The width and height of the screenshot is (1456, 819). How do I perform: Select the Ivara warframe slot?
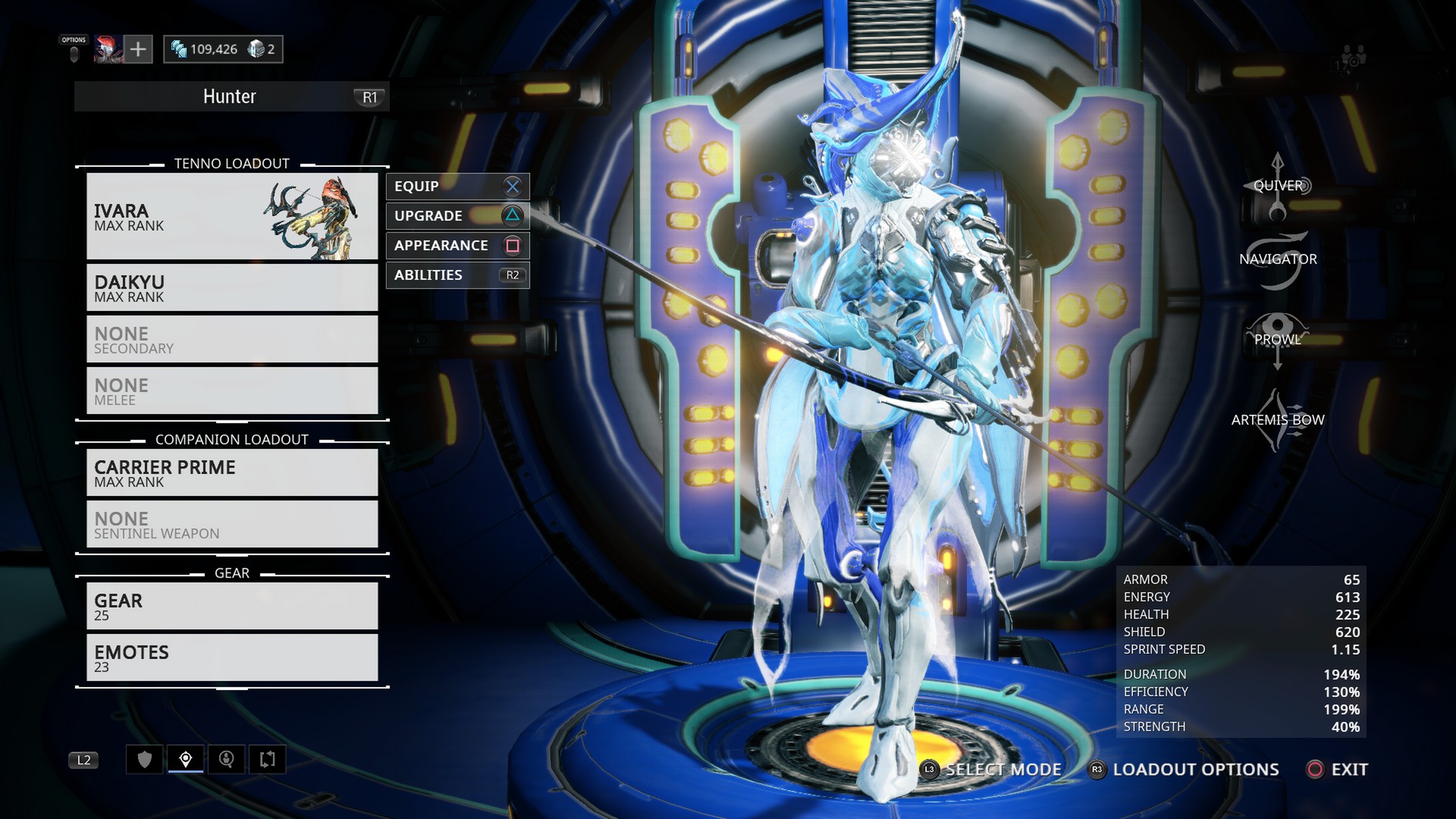click(232, 217)
